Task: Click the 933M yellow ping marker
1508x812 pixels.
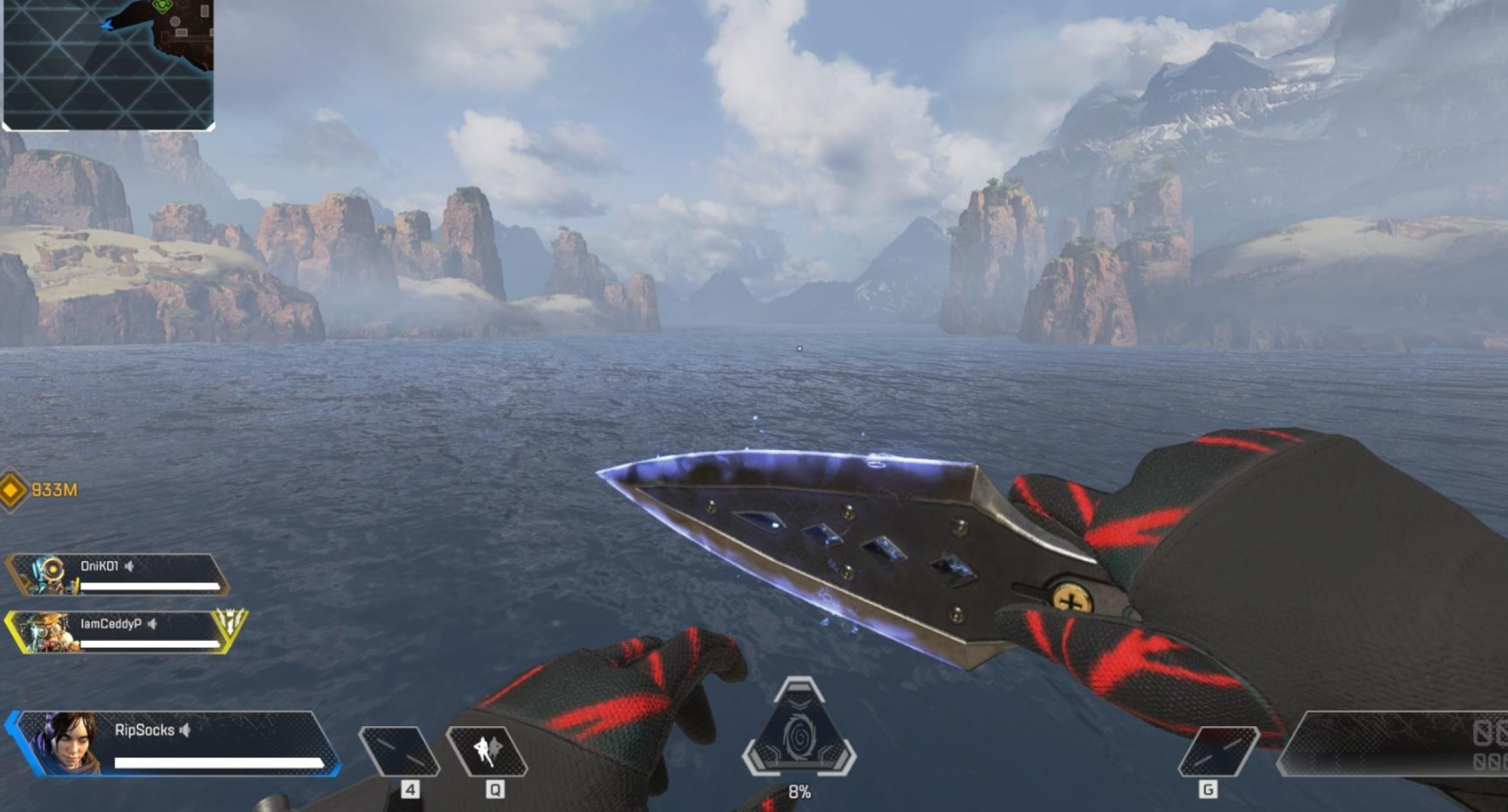Action: [13, 491]
